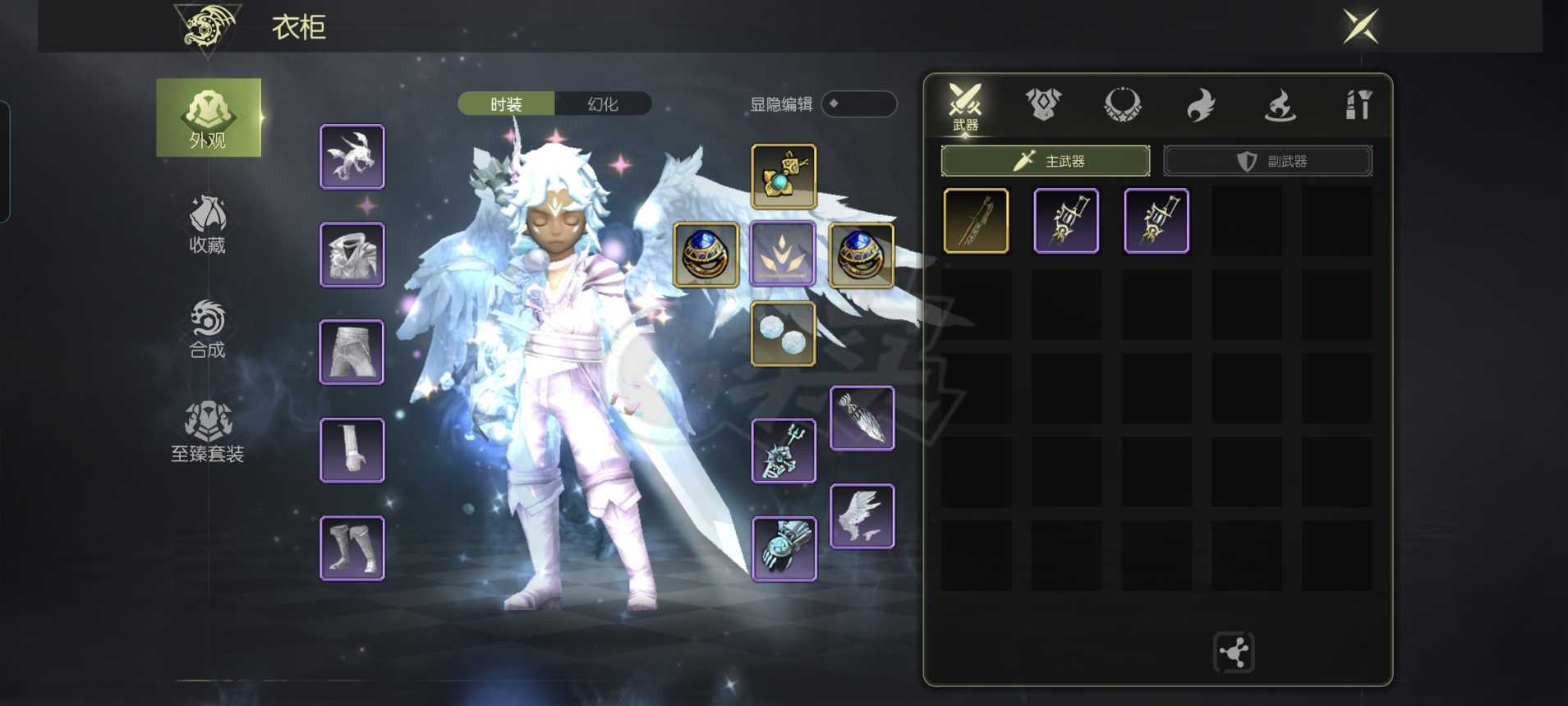
Task: Open the 合成 synthesis menu
Action: [208, 328]
